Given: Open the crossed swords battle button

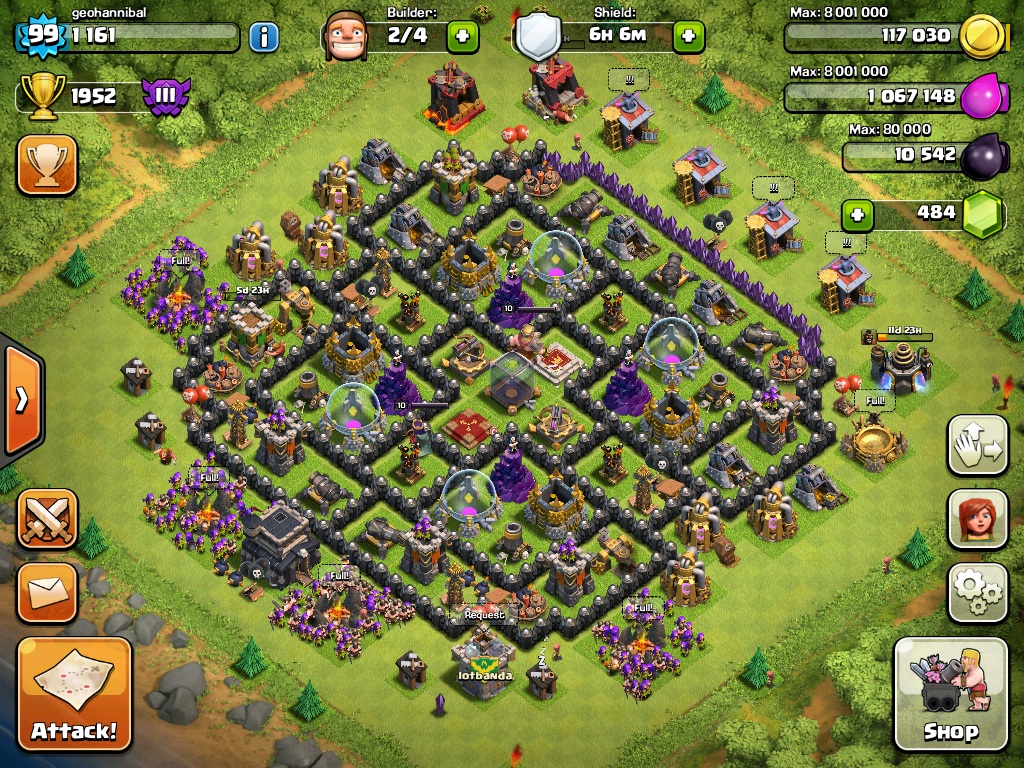Looking at the screenshot, I should (x=47, y=518).
